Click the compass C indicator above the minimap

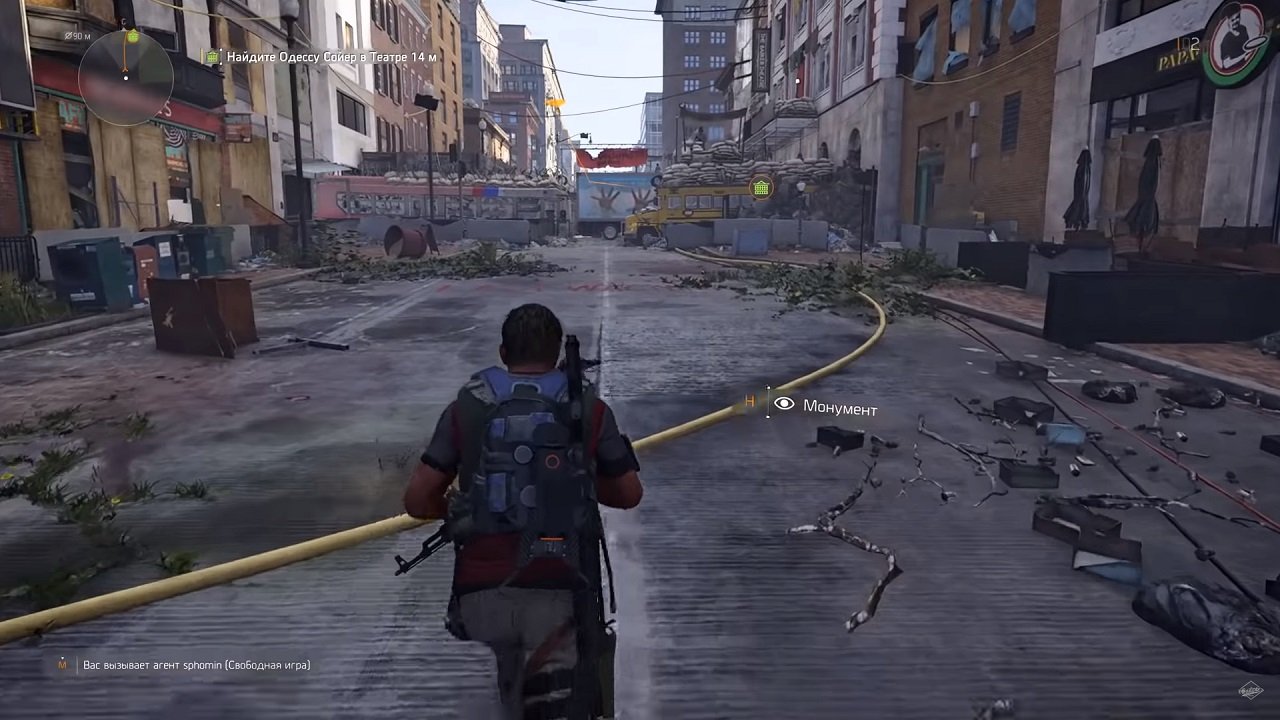(123, 21)
